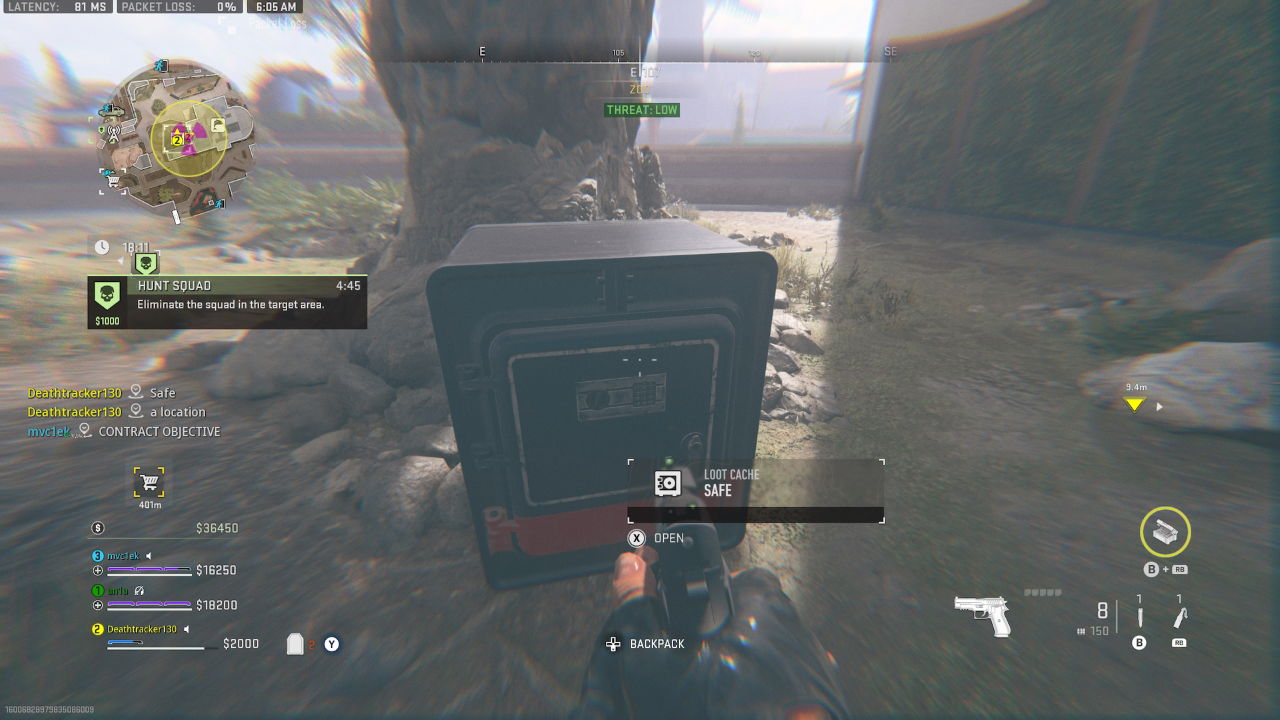This screenshot has height=720, width=1280.
Task: Mute the speaker icon next to mvc1ek
Action: [148, 556]
